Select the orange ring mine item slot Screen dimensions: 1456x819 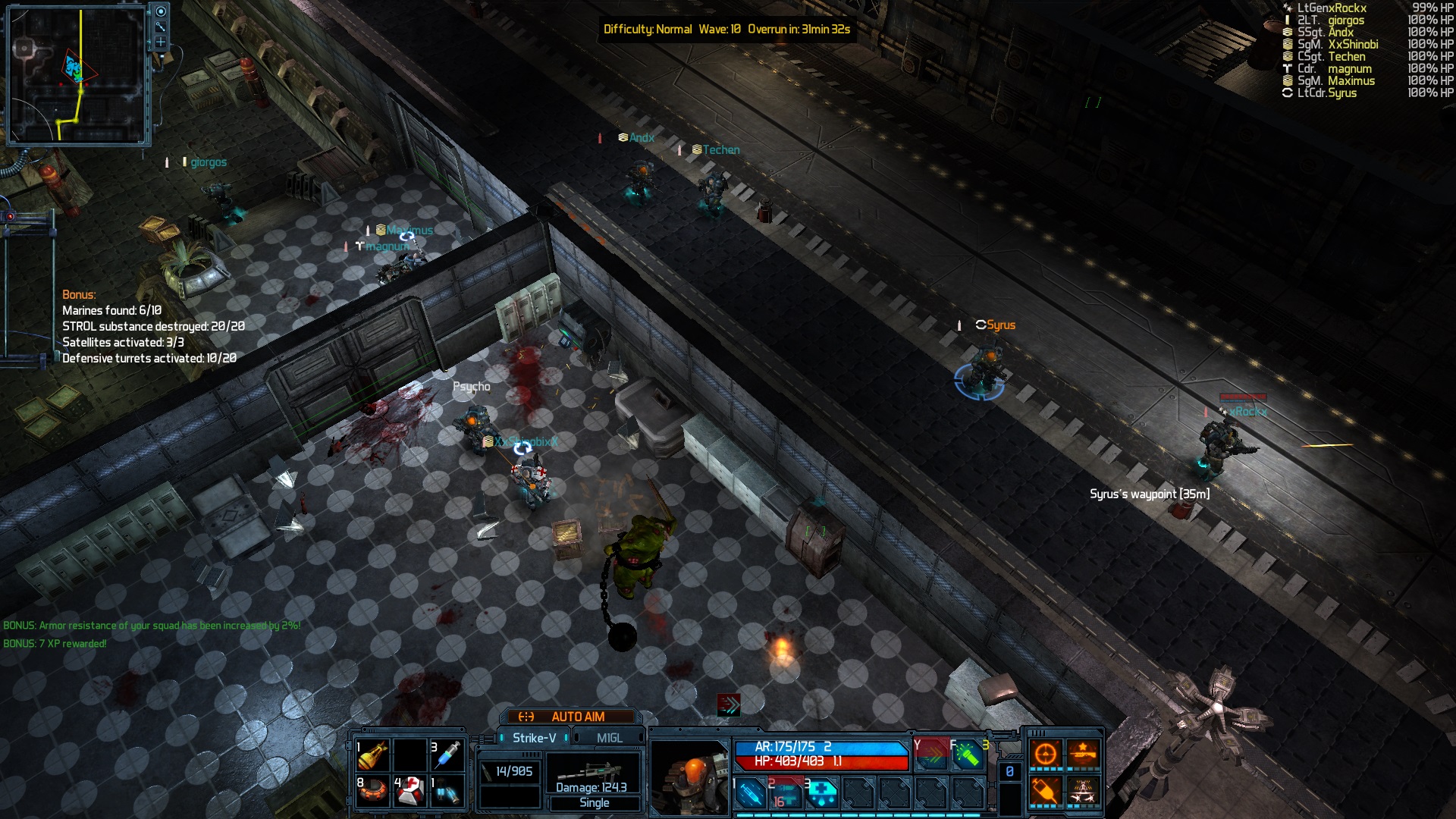pyautogui.click(x=372, y=791)
